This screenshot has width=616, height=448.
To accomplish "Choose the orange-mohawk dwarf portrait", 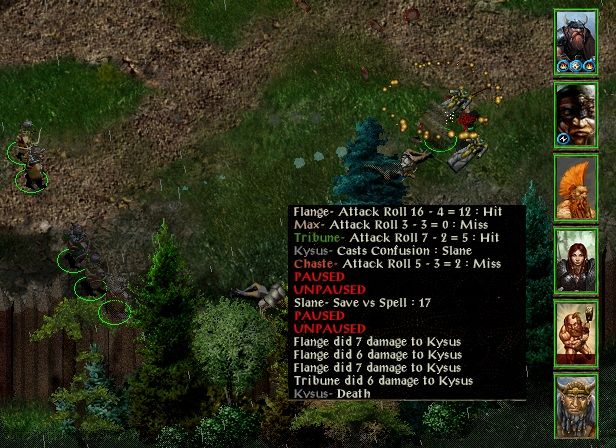I will (x=576, y=187).
